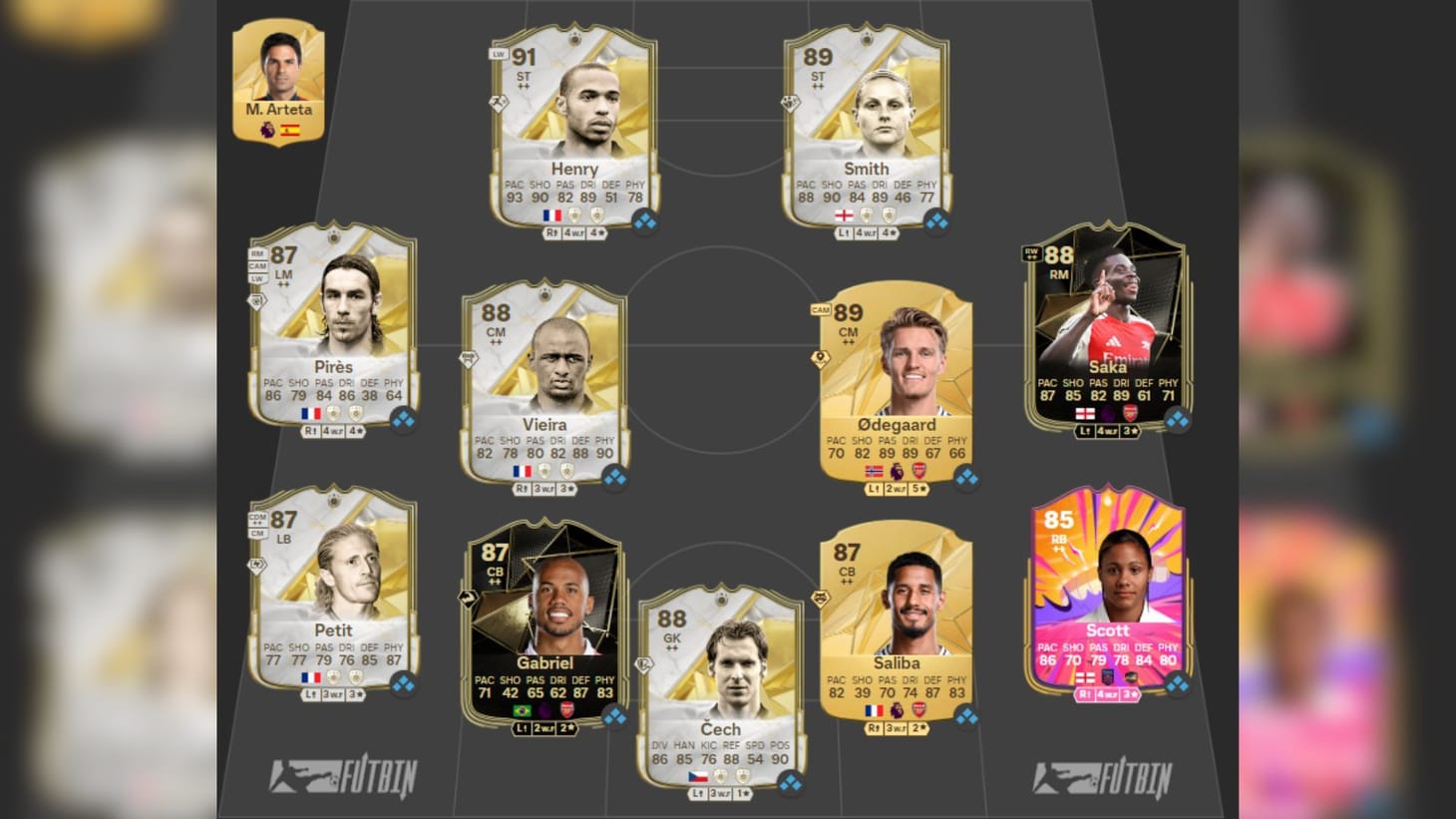Select the playstyle diamond icon on Pirès' card
Screen dimensions: 1456x819
tap(256, 298)
